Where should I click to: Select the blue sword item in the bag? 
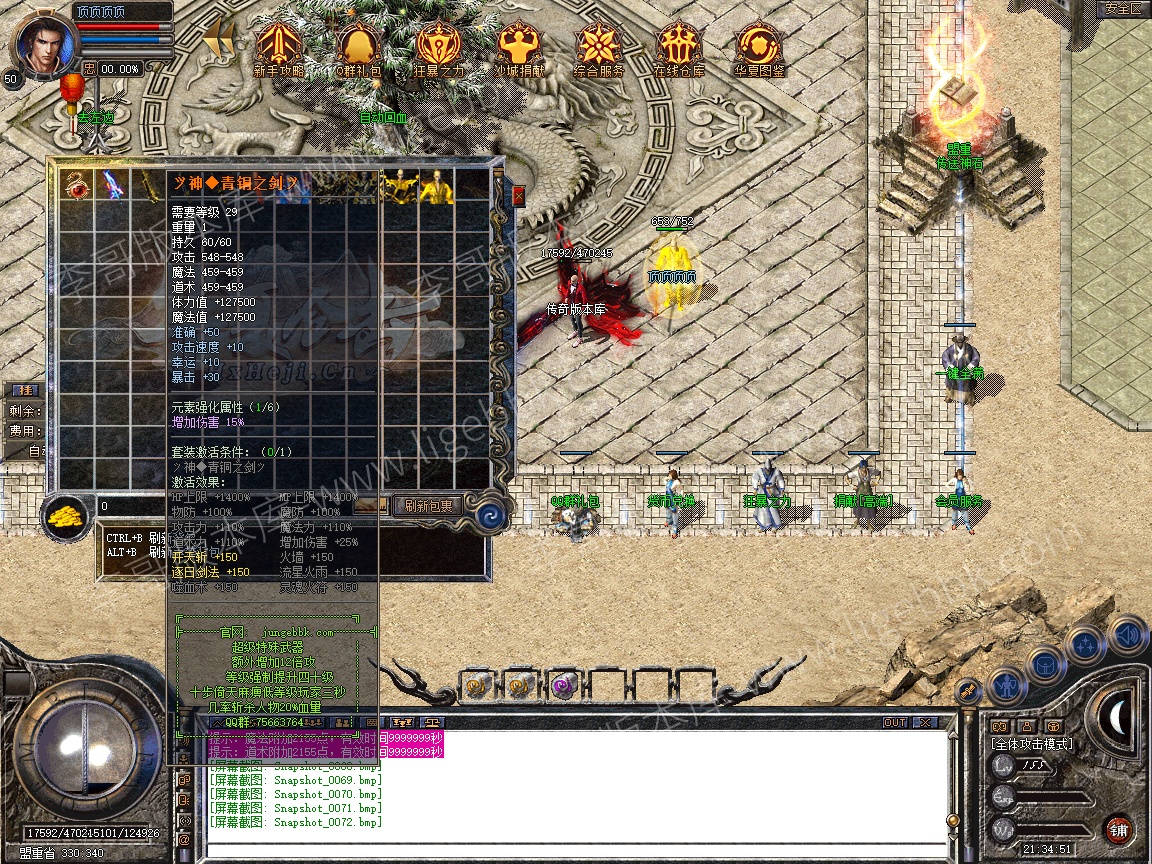(113, 185)
